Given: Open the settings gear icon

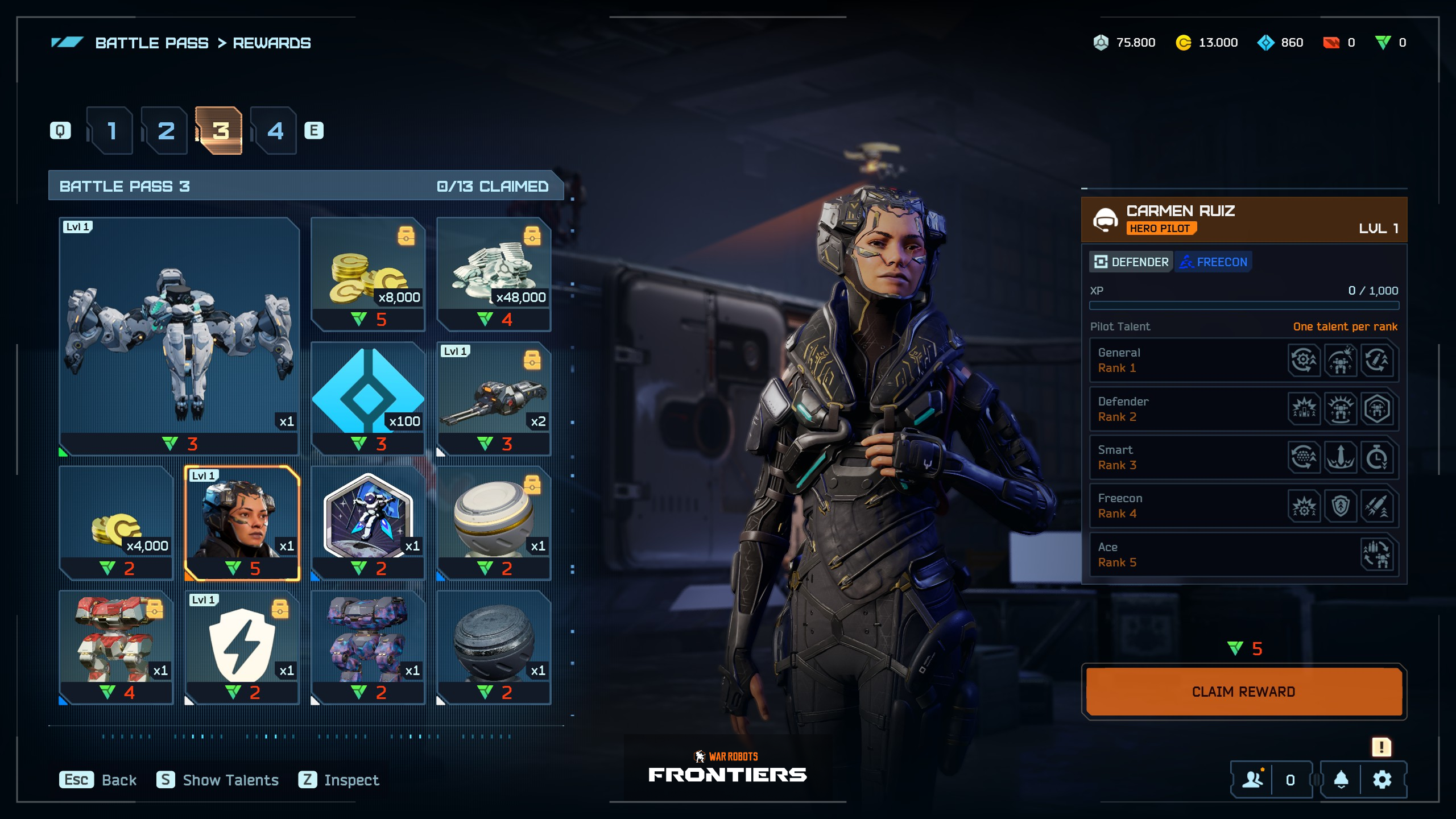Looking at the screenshot, I should [1382, 780].
